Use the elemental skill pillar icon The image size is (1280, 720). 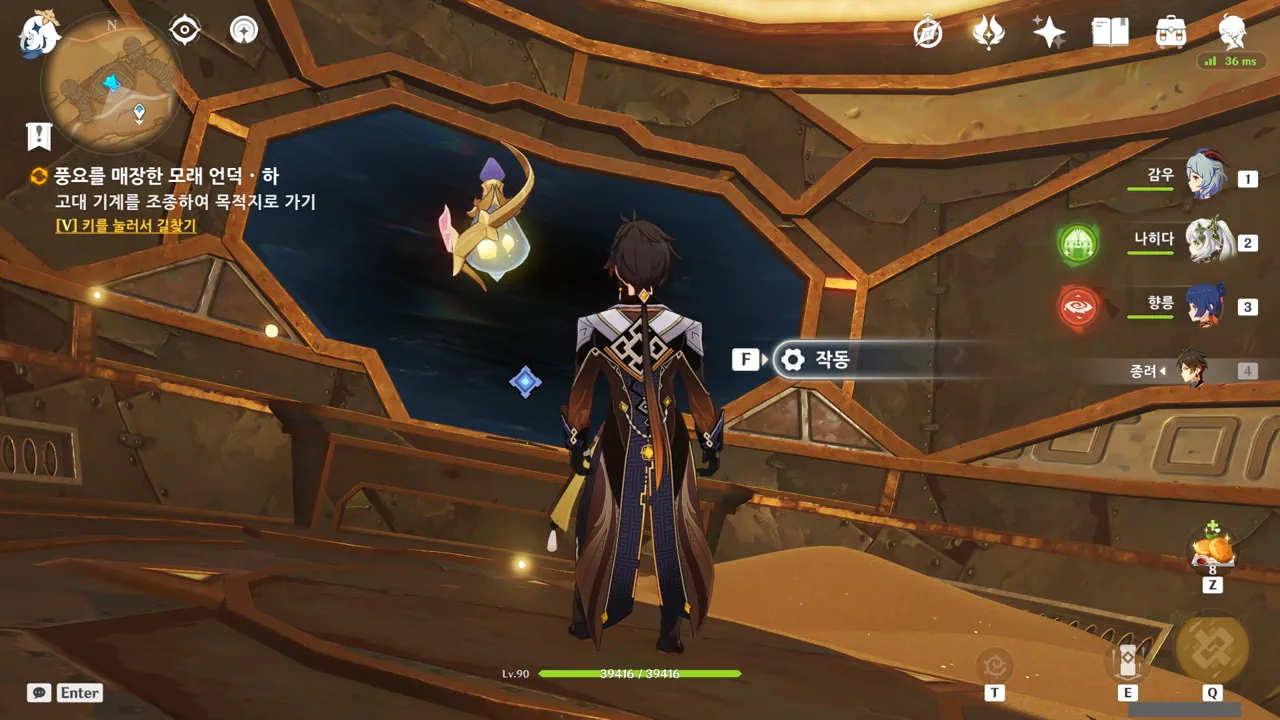click(x=1127, y=661)
